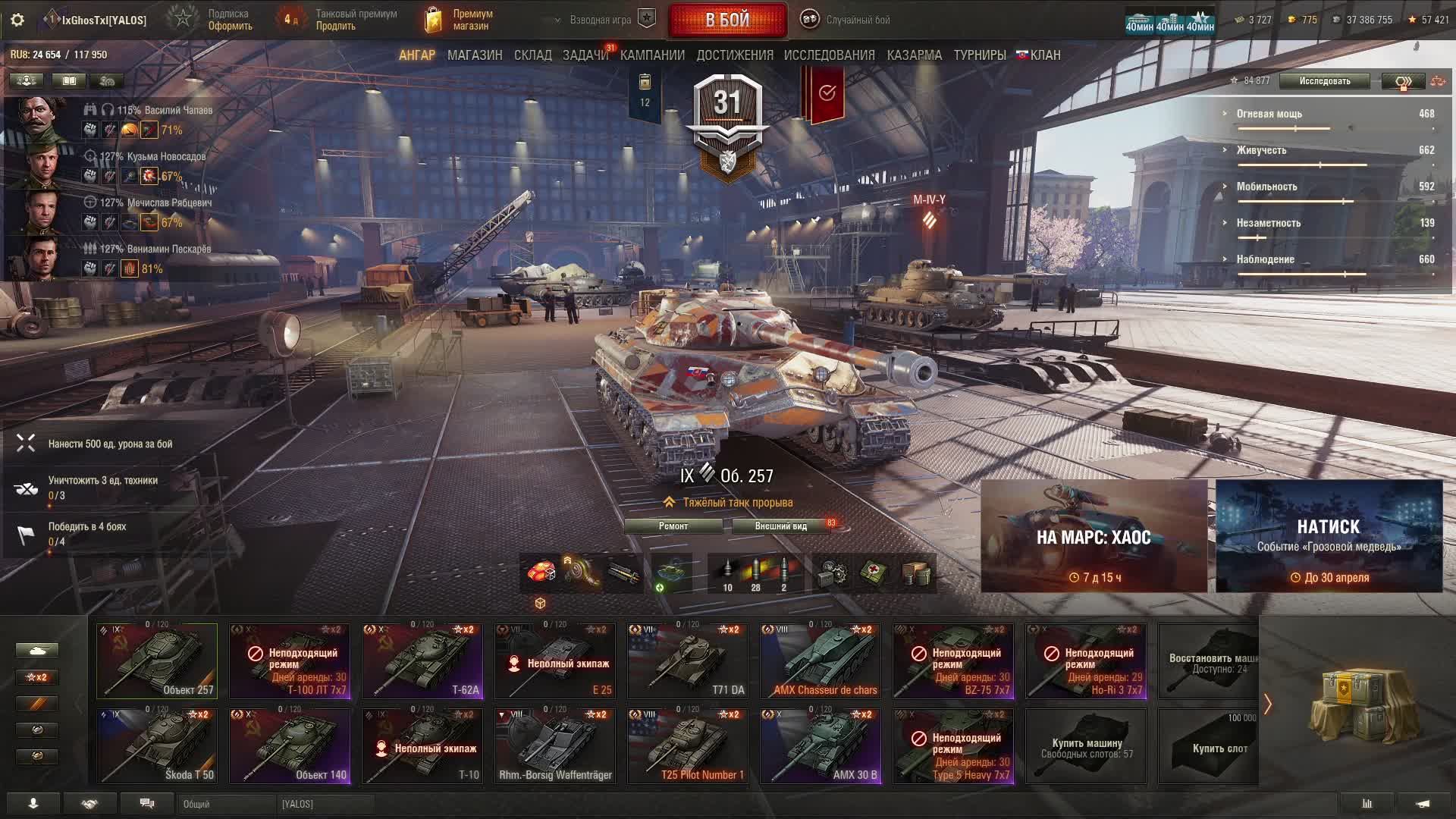This screenshot has width=1456, height=819.
Task: Select the T-62A tank card
Action: point(422,661)
